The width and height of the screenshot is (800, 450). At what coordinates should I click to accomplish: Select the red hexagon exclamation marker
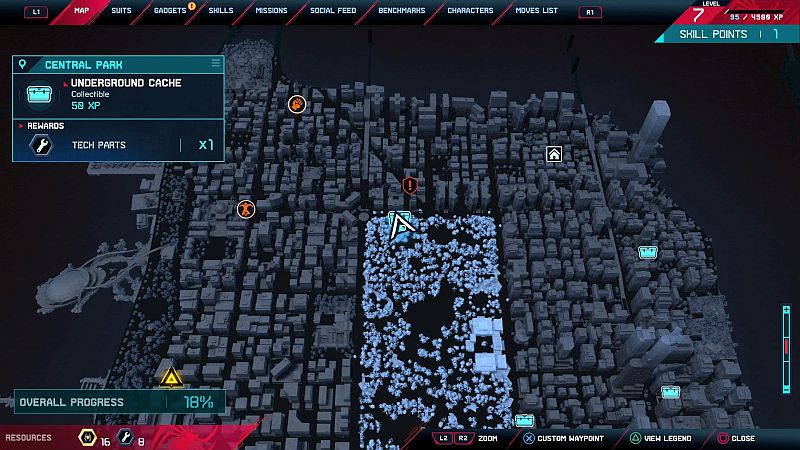[x=409, y=185]
